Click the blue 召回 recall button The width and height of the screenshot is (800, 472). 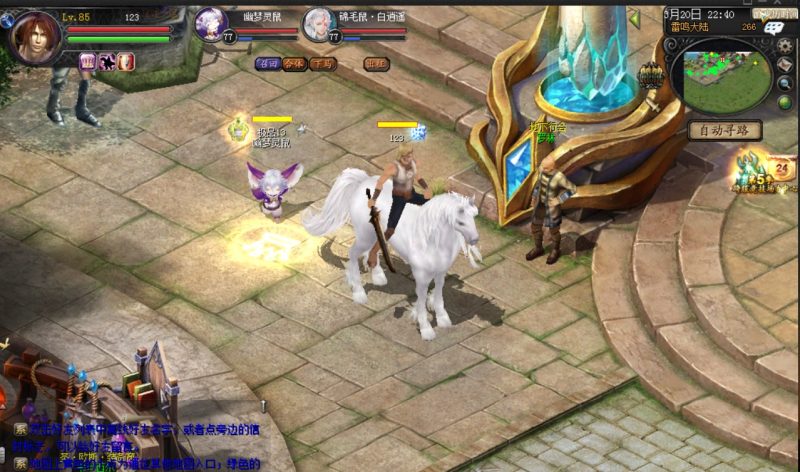click(x=266, y=62)
